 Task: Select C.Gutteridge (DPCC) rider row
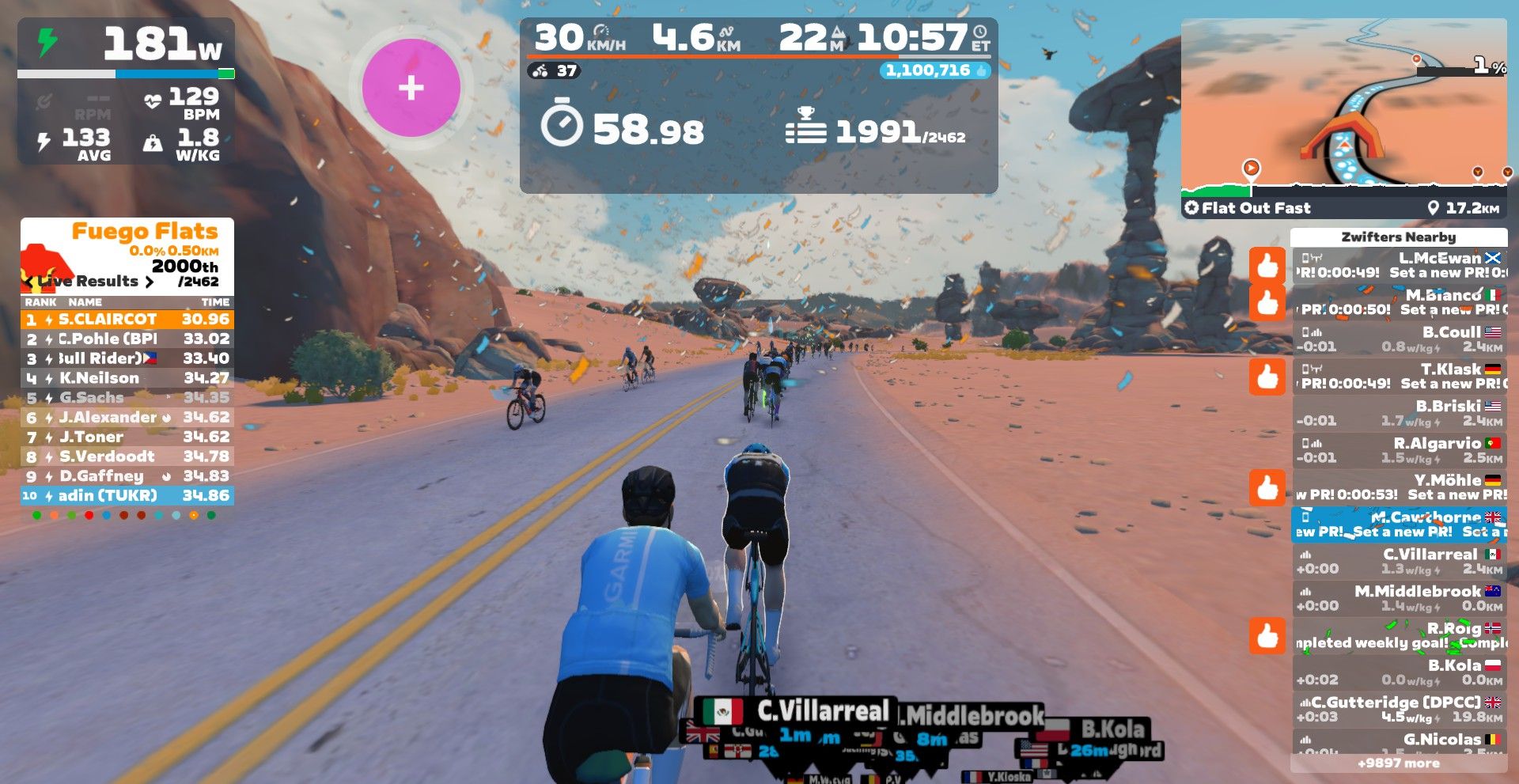point(1399,709)
